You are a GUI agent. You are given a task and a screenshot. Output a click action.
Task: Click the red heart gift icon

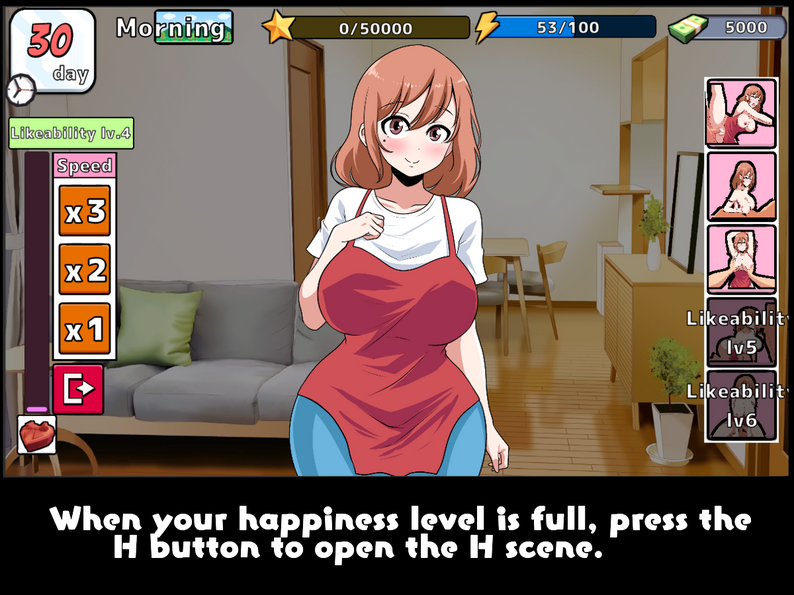(37, 434)
